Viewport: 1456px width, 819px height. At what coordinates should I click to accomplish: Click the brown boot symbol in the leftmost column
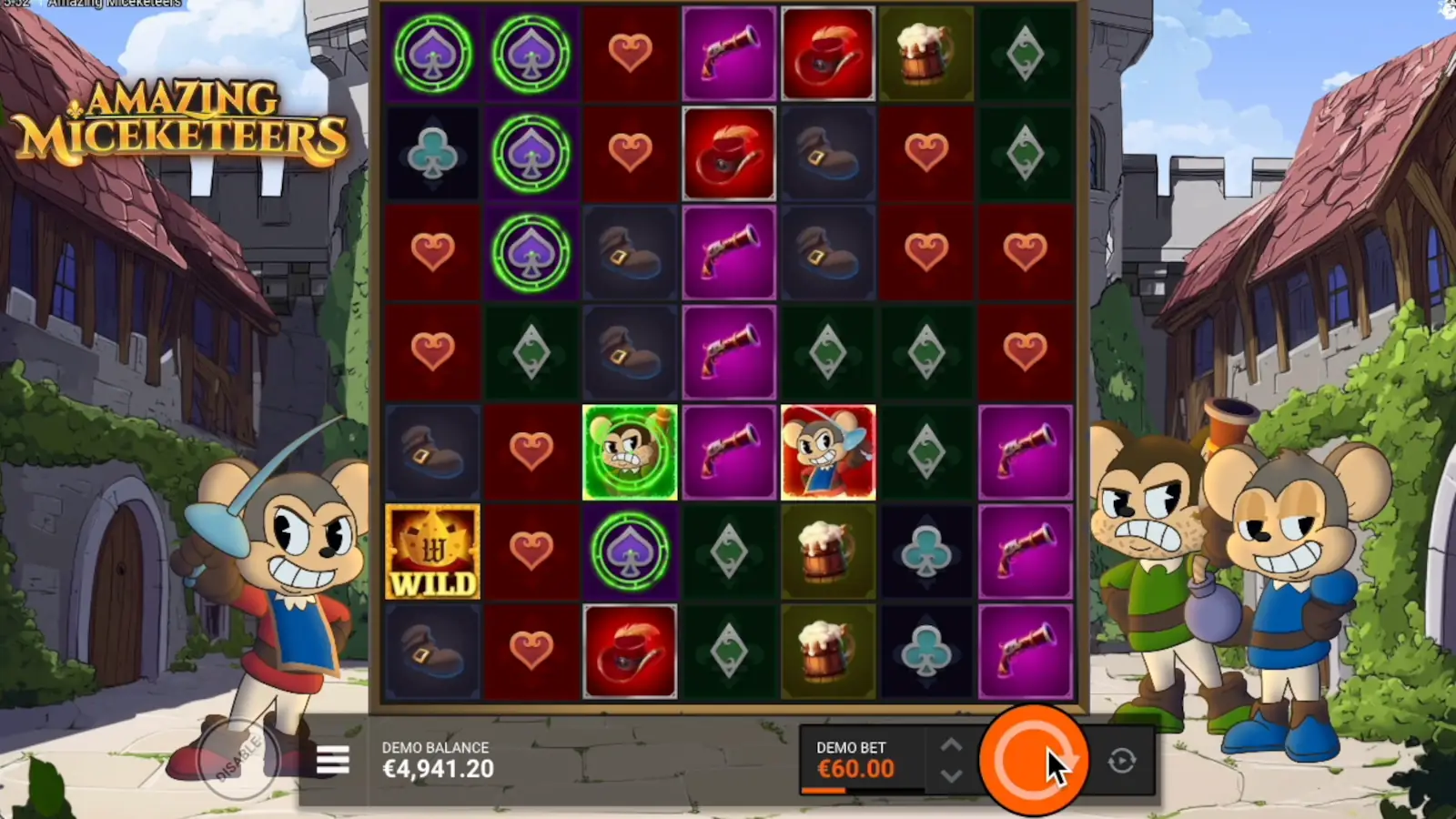pyautogui.click(x=432, y=452)
